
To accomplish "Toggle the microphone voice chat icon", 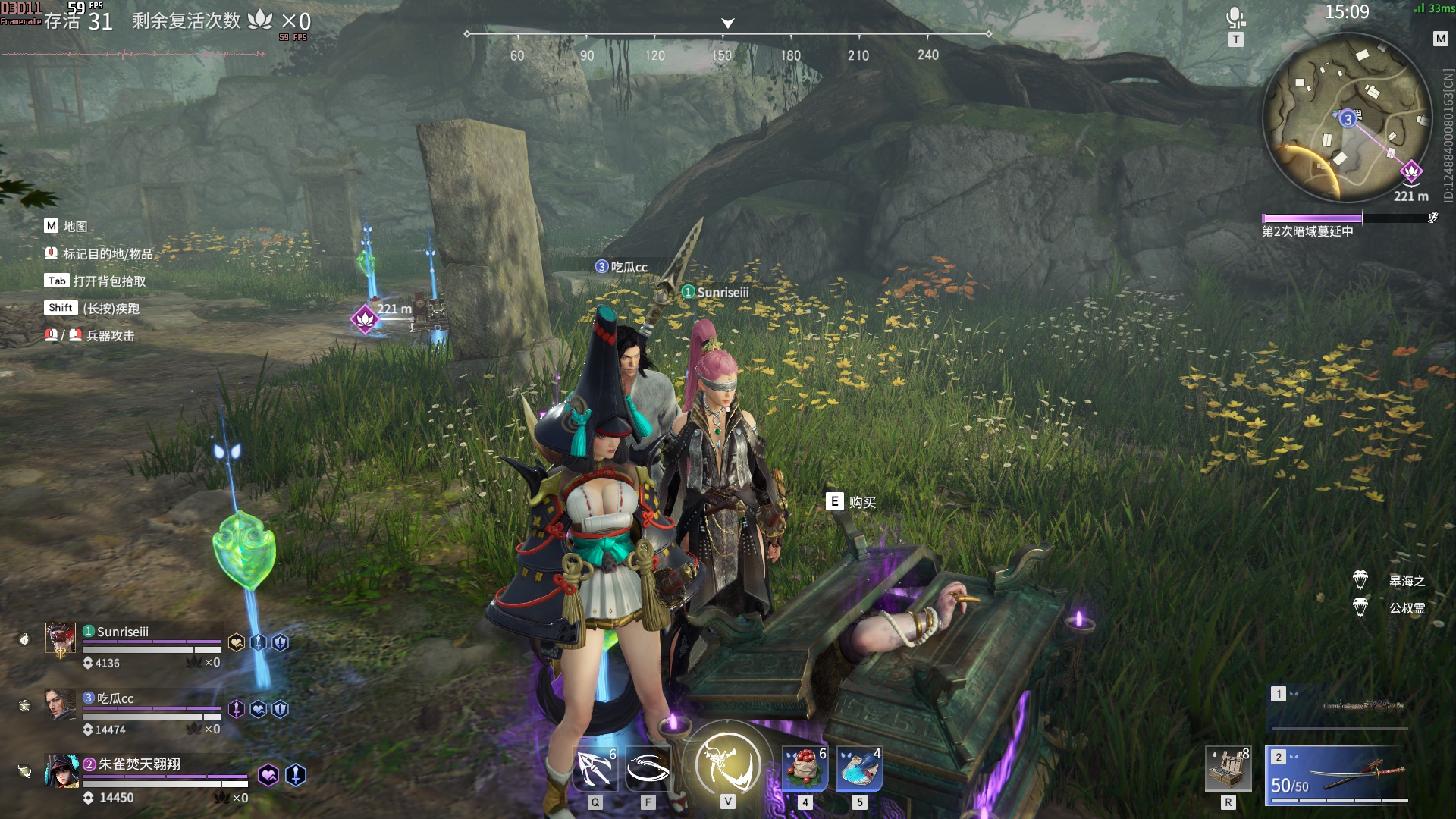I will (1235, 18).
